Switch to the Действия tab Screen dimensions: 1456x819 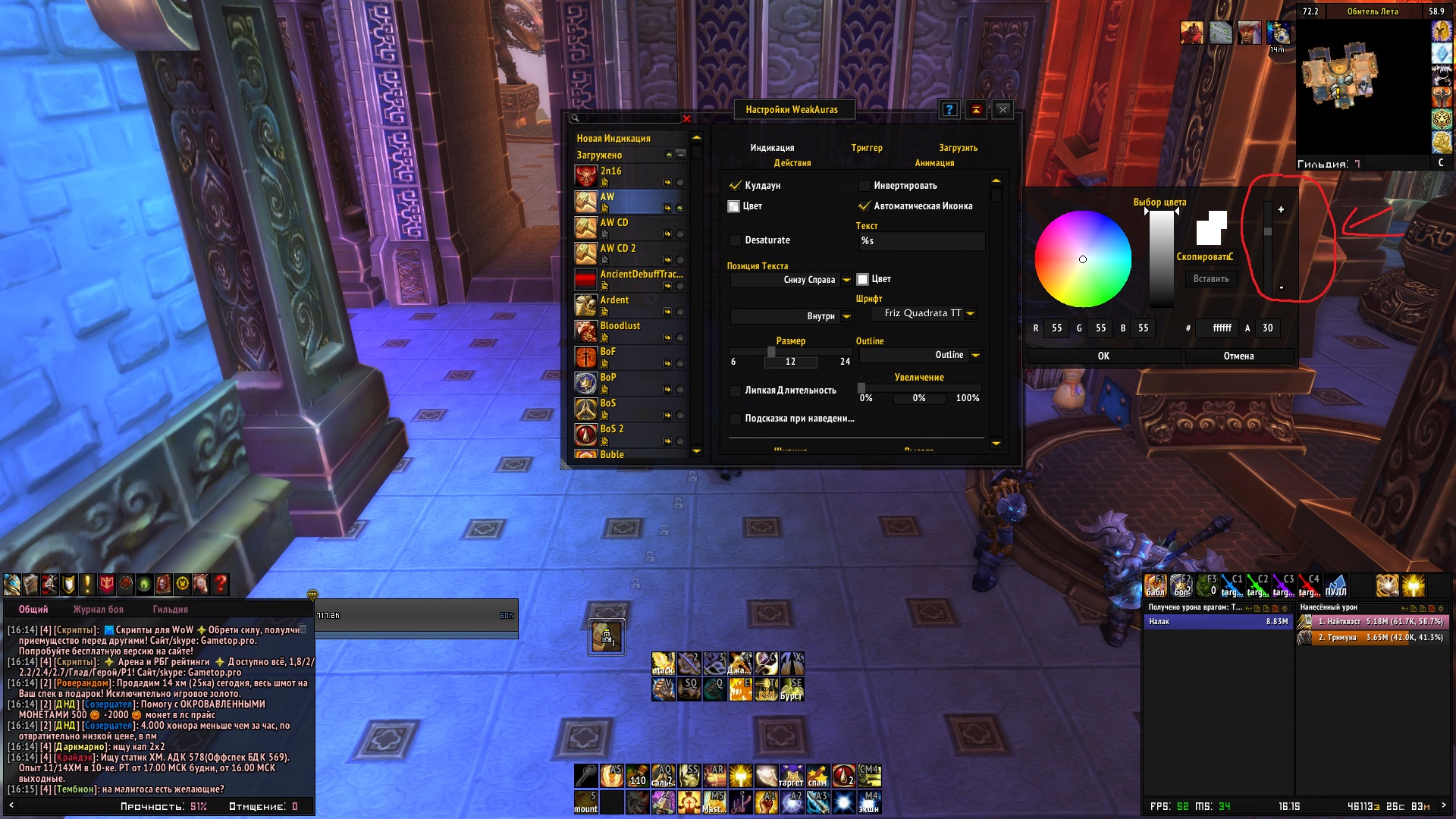792,163
